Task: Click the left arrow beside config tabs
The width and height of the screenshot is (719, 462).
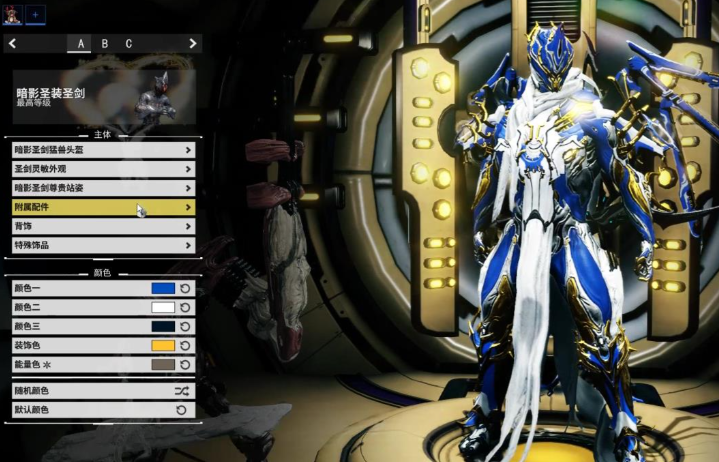Action: click(12, 43)
